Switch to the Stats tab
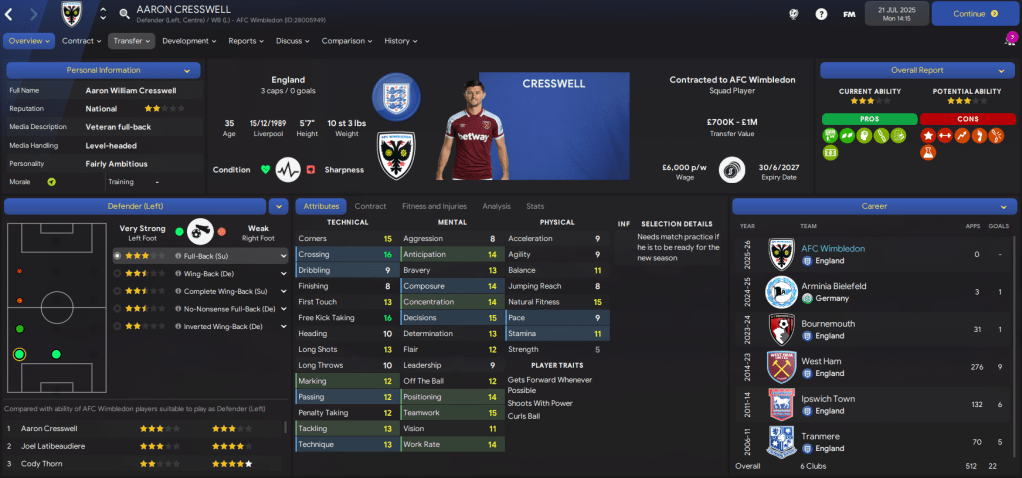 coord(535,206)
